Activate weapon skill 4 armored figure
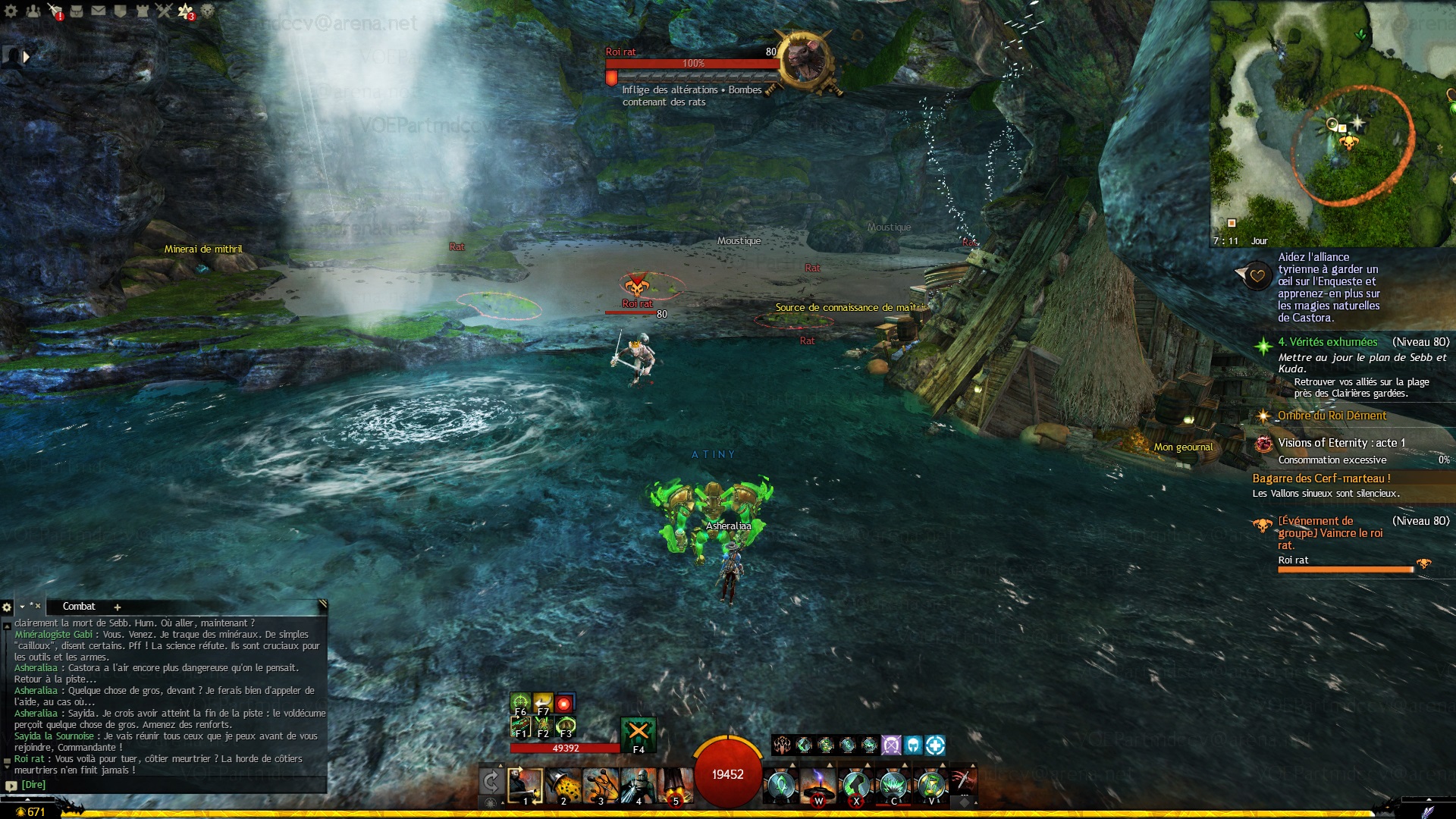This screenshot has width=1456, height=819. coord(638,786)
